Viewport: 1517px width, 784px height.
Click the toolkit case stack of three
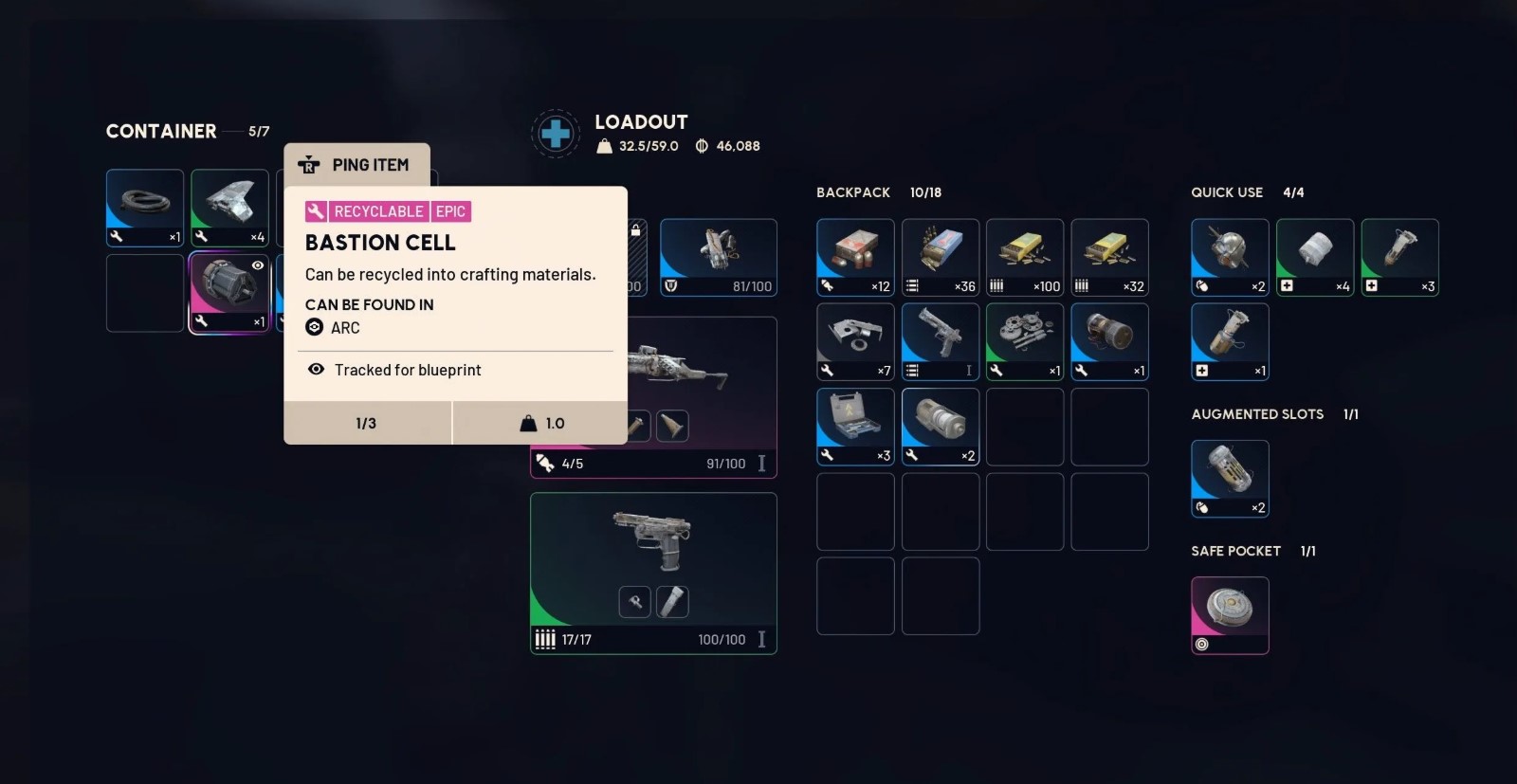(x=855, y=427)
